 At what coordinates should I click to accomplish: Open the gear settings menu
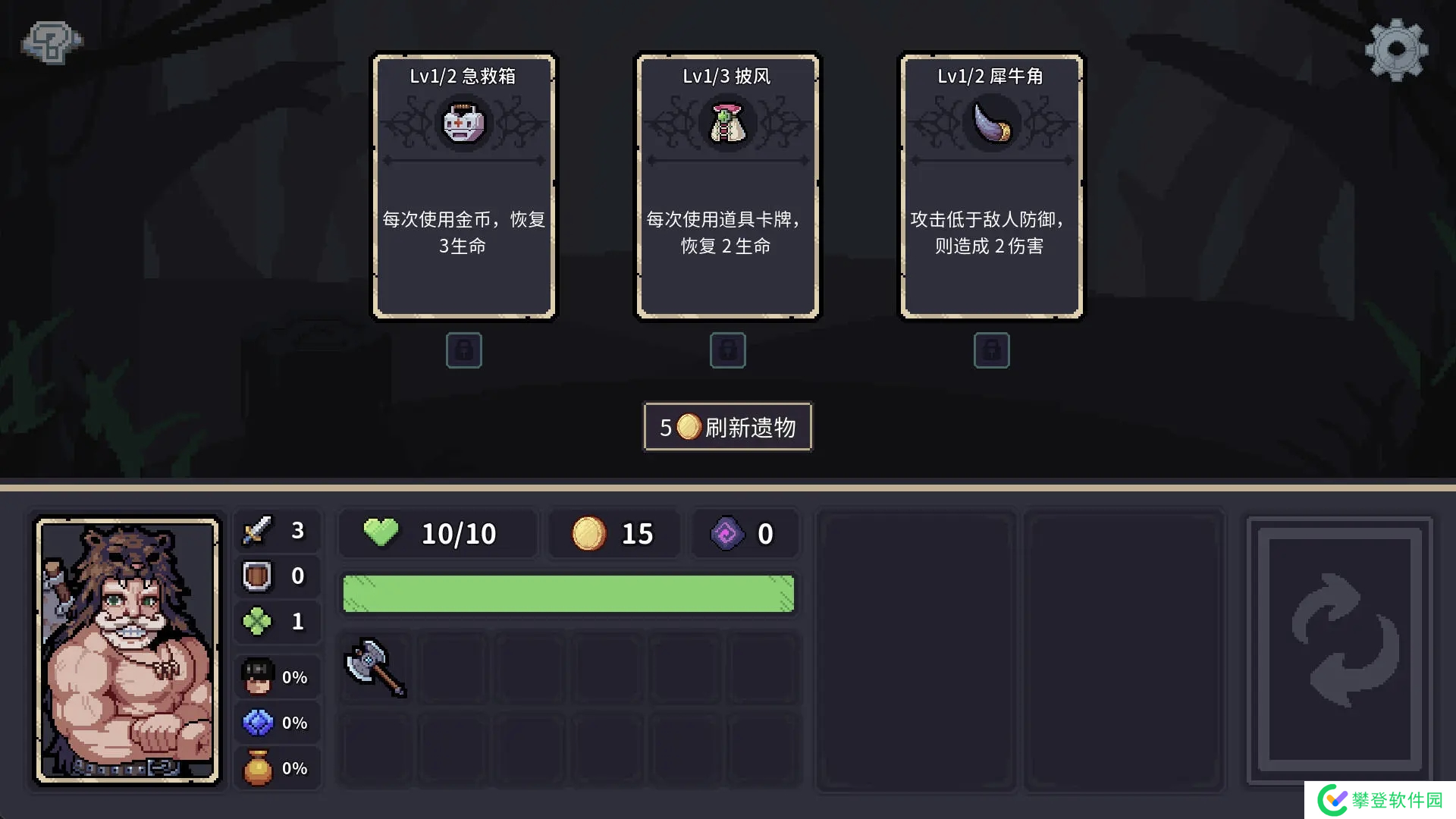point(1396,50)
